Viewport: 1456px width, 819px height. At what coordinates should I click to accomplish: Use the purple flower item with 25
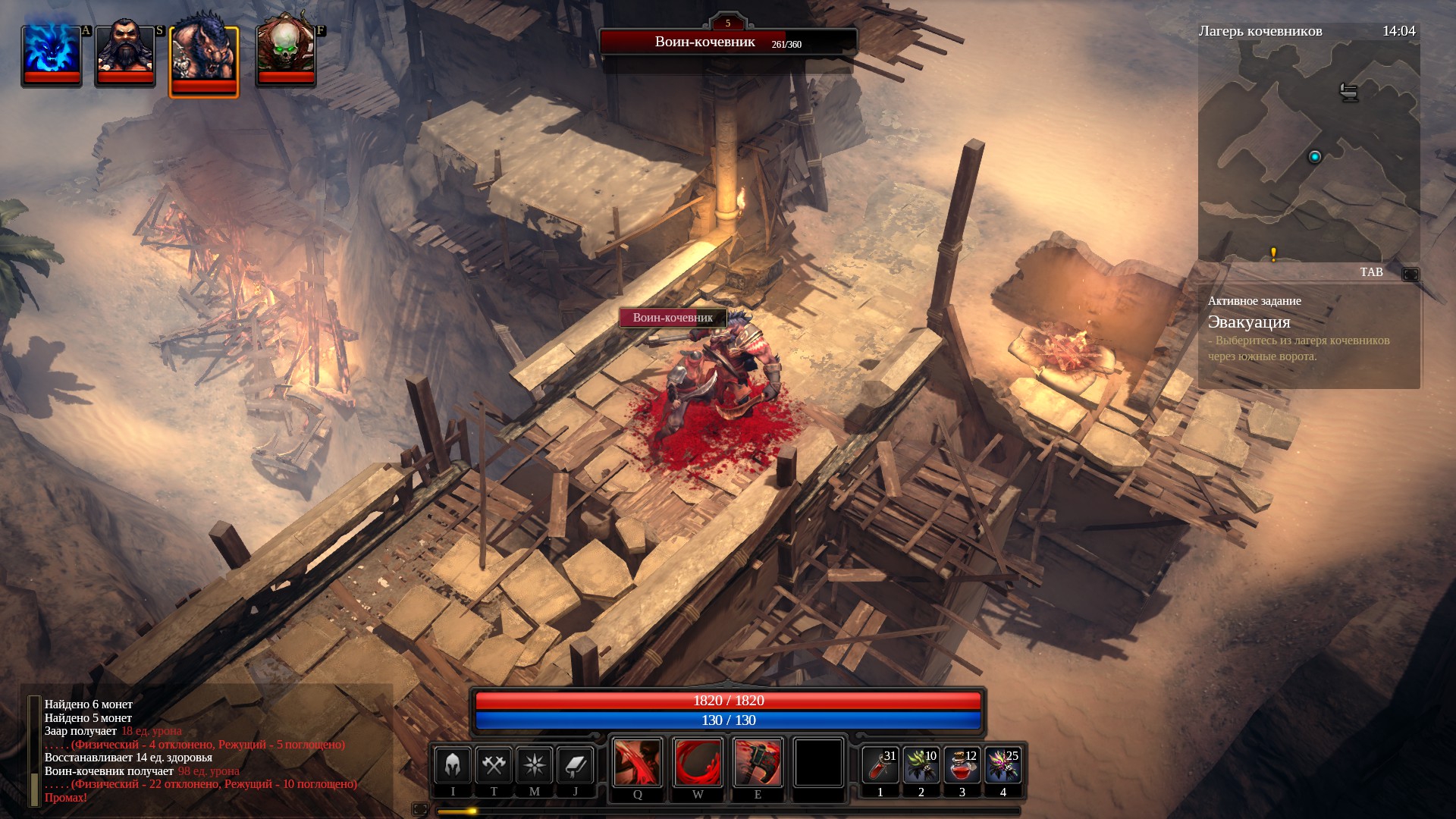coord(1003,765)
